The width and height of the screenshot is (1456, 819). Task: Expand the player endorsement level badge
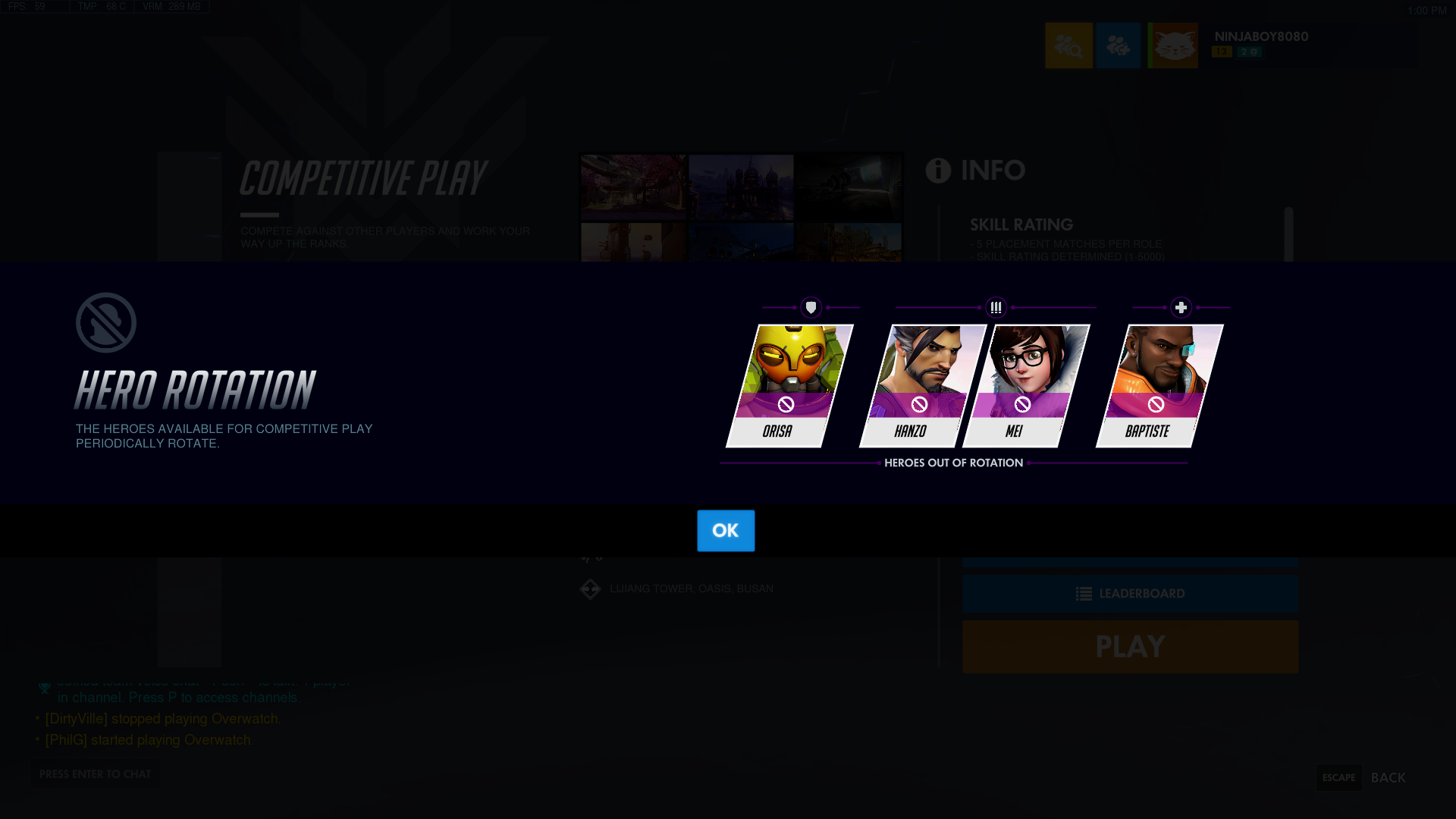(1250, 52)
